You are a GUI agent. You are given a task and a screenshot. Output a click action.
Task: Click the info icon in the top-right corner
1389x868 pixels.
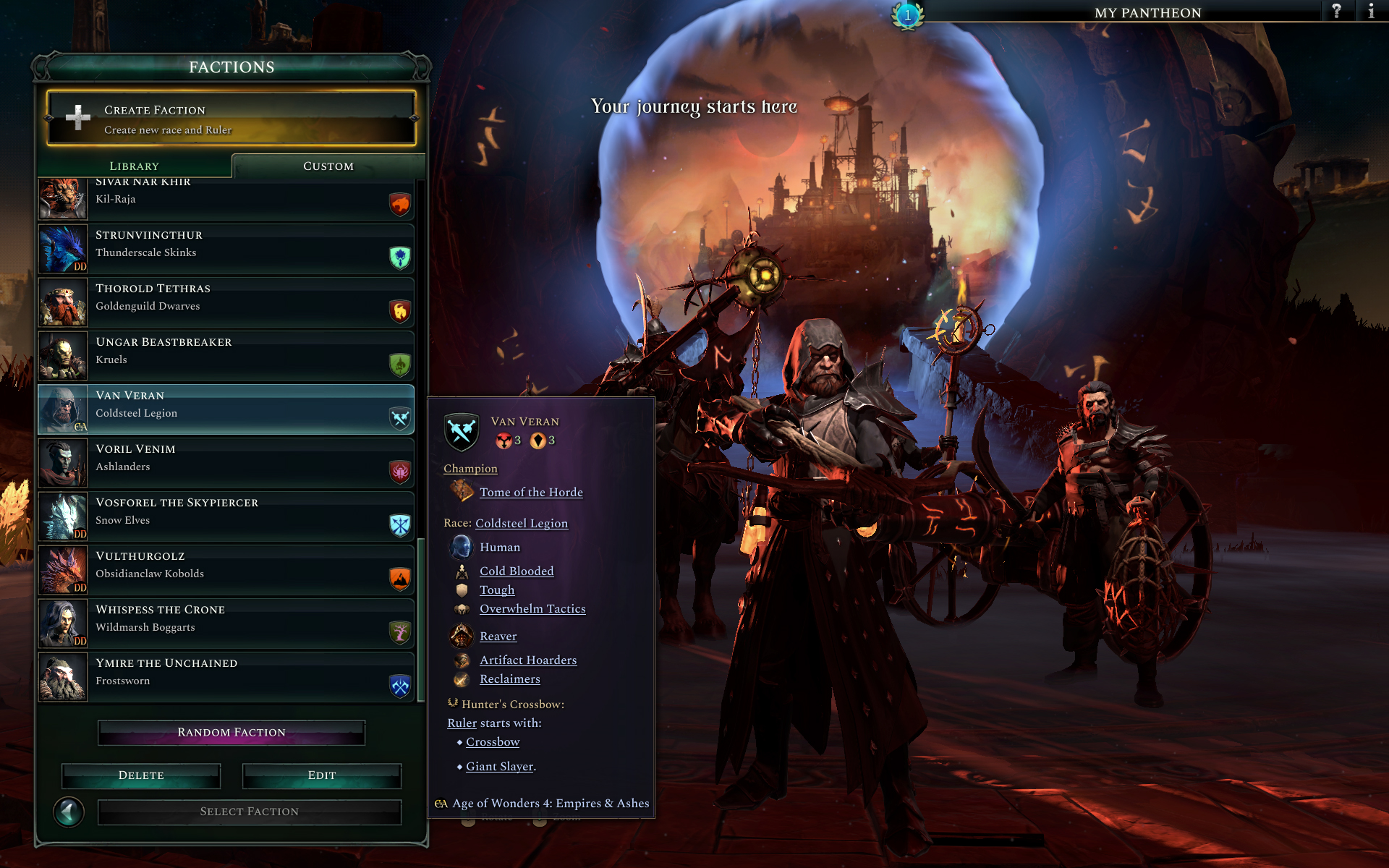tap(1372, 12)
